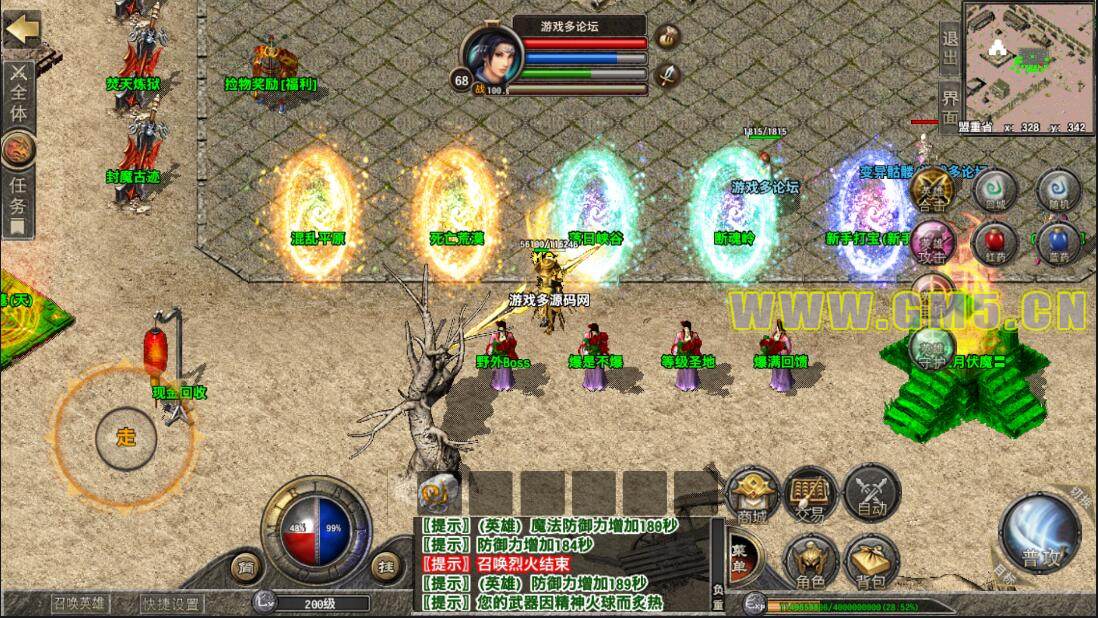1098x618 pixels.
Task: Click the 退出 exit button
Action: pyautogui.click(x=950, y=47)
